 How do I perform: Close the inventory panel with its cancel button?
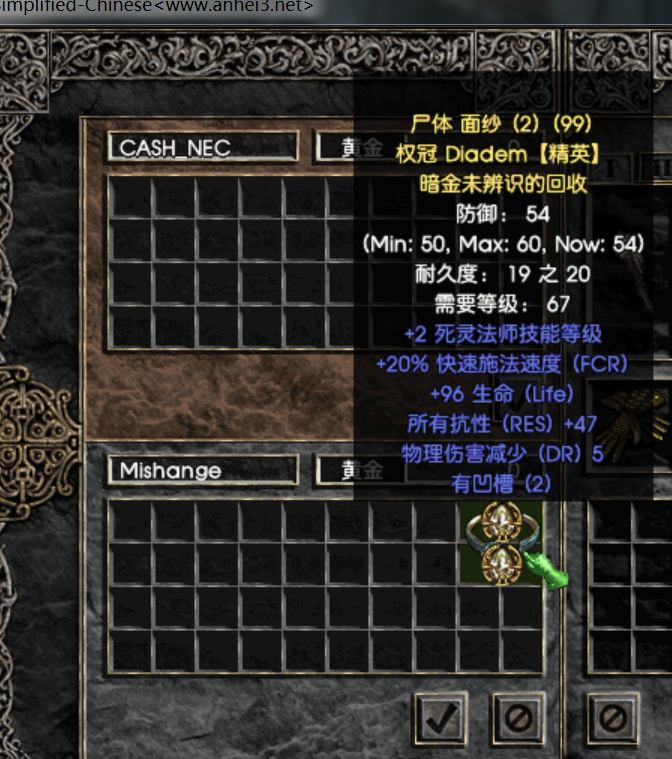coord(613,717)
